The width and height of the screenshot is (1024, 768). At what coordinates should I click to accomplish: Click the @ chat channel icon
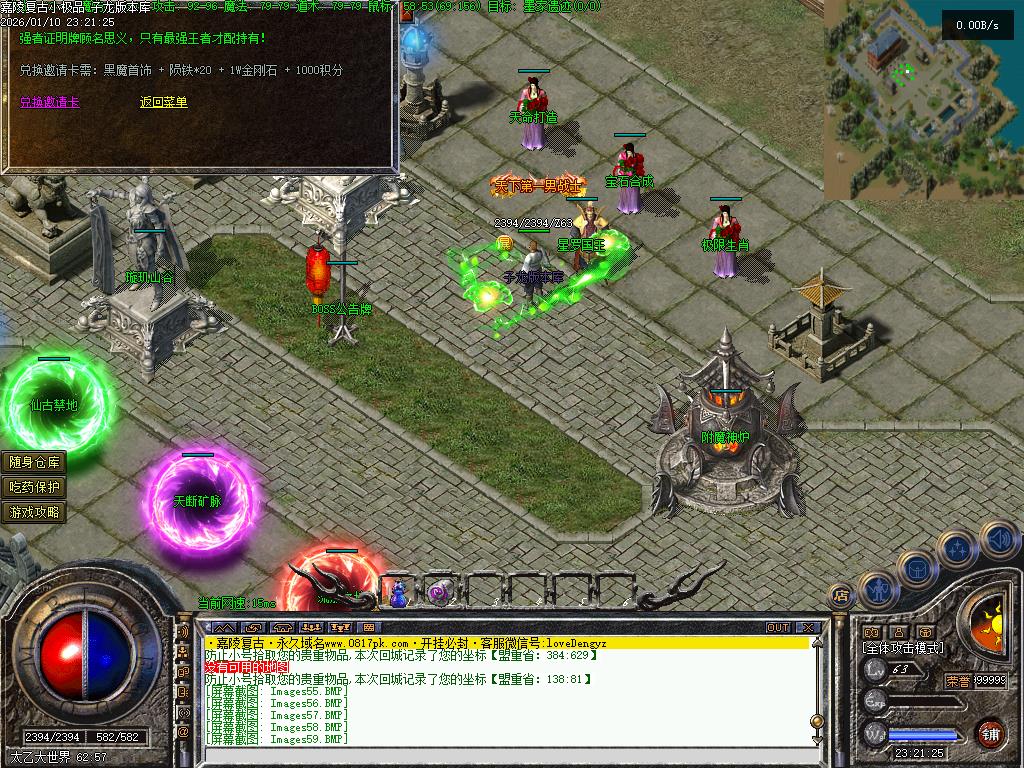click(184, 732)
